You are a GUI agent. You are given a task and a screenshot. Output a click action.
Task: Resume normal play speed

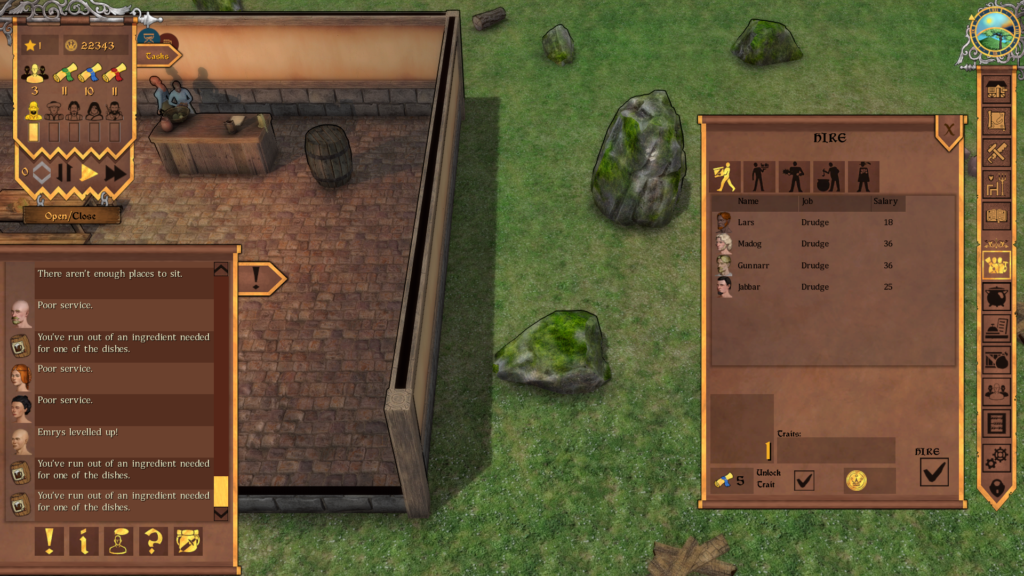pos(90,173)
